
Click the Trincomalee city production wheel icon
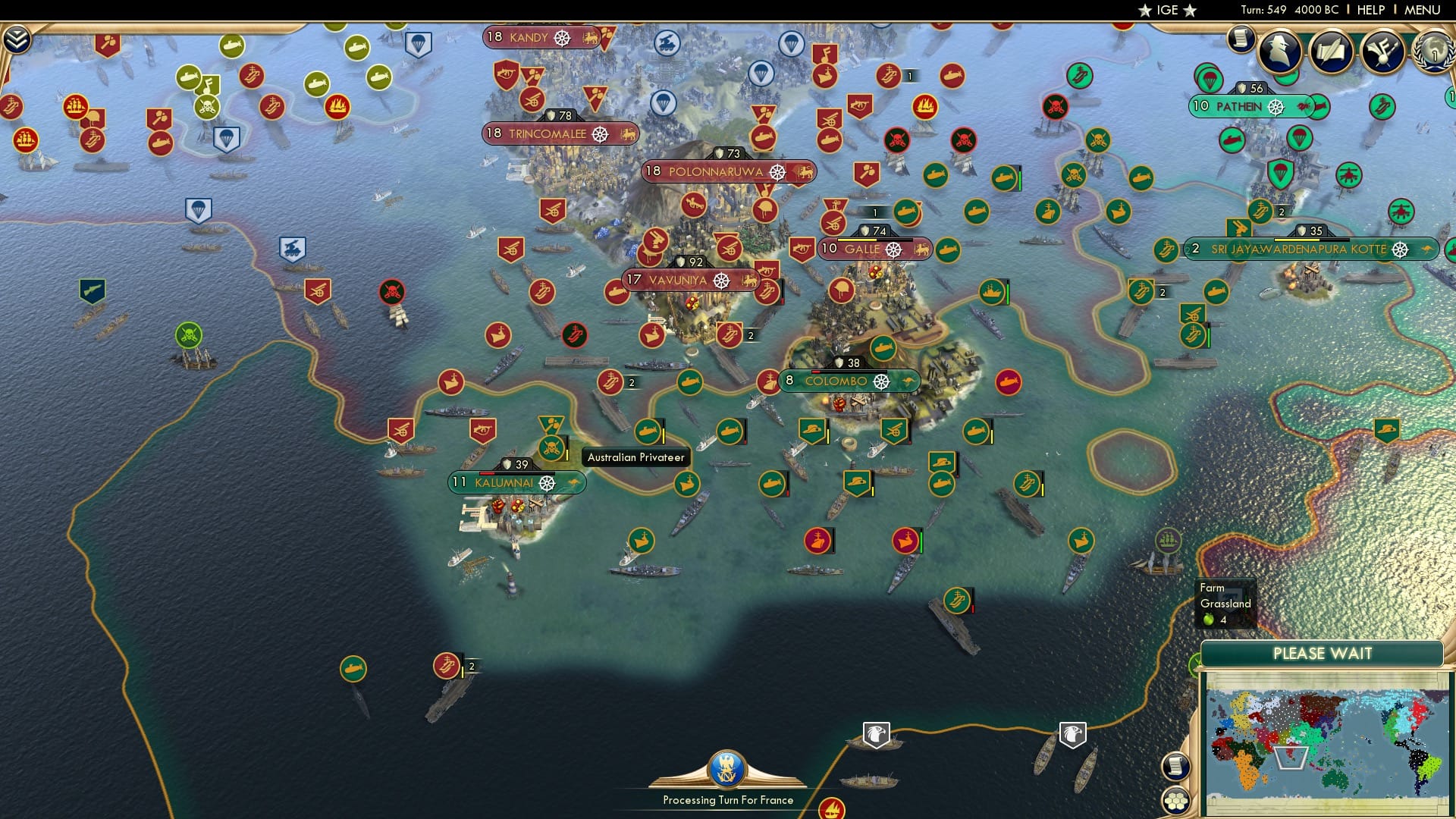[x=601, y=133]
